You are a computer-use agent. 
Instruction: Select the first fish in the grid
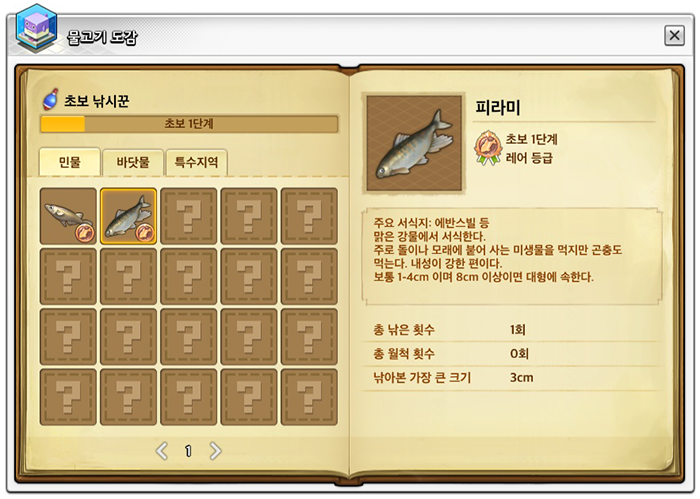click(69, 216)
